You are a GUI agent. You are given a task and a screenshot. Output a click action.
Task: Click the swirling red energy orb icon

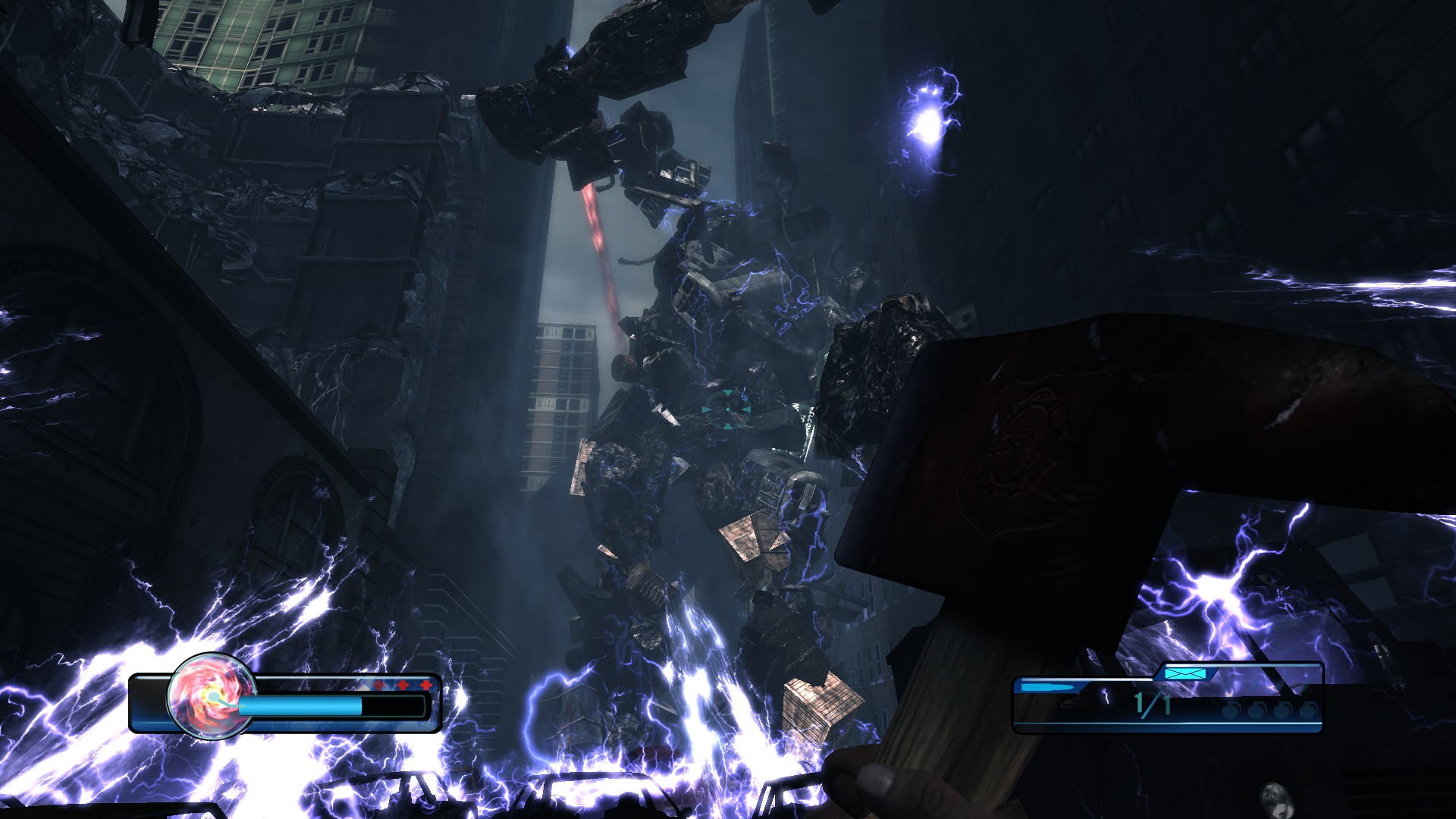211,694
